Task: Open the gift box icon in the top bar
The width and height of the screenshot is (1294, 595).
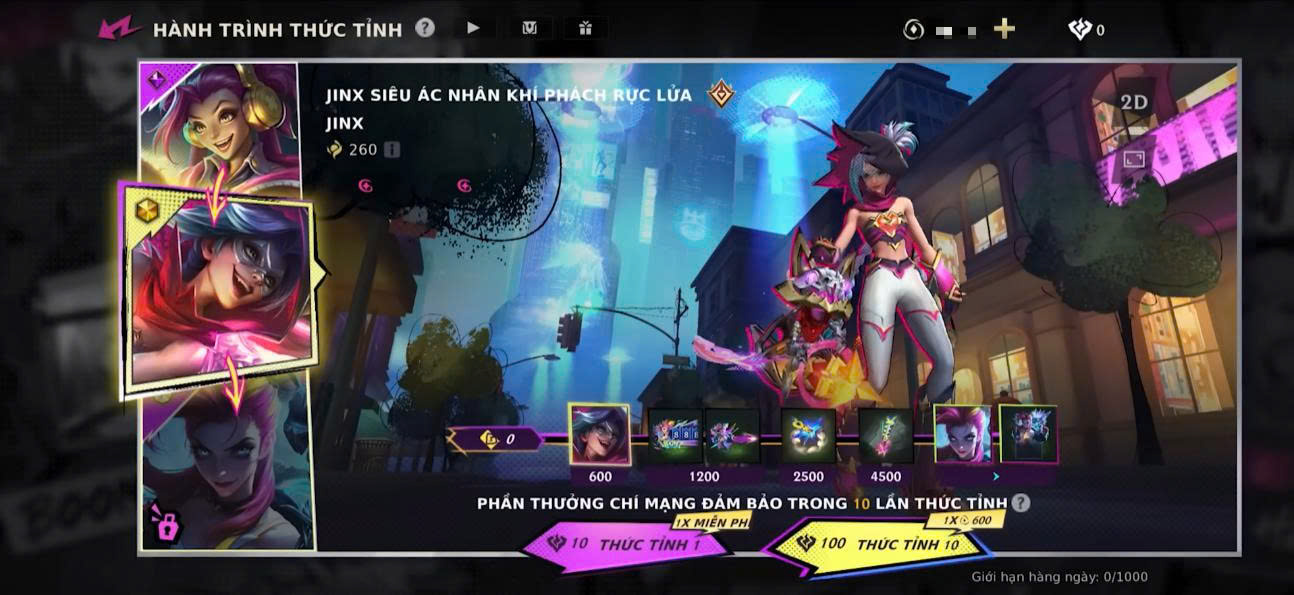Action: point(585,28)
